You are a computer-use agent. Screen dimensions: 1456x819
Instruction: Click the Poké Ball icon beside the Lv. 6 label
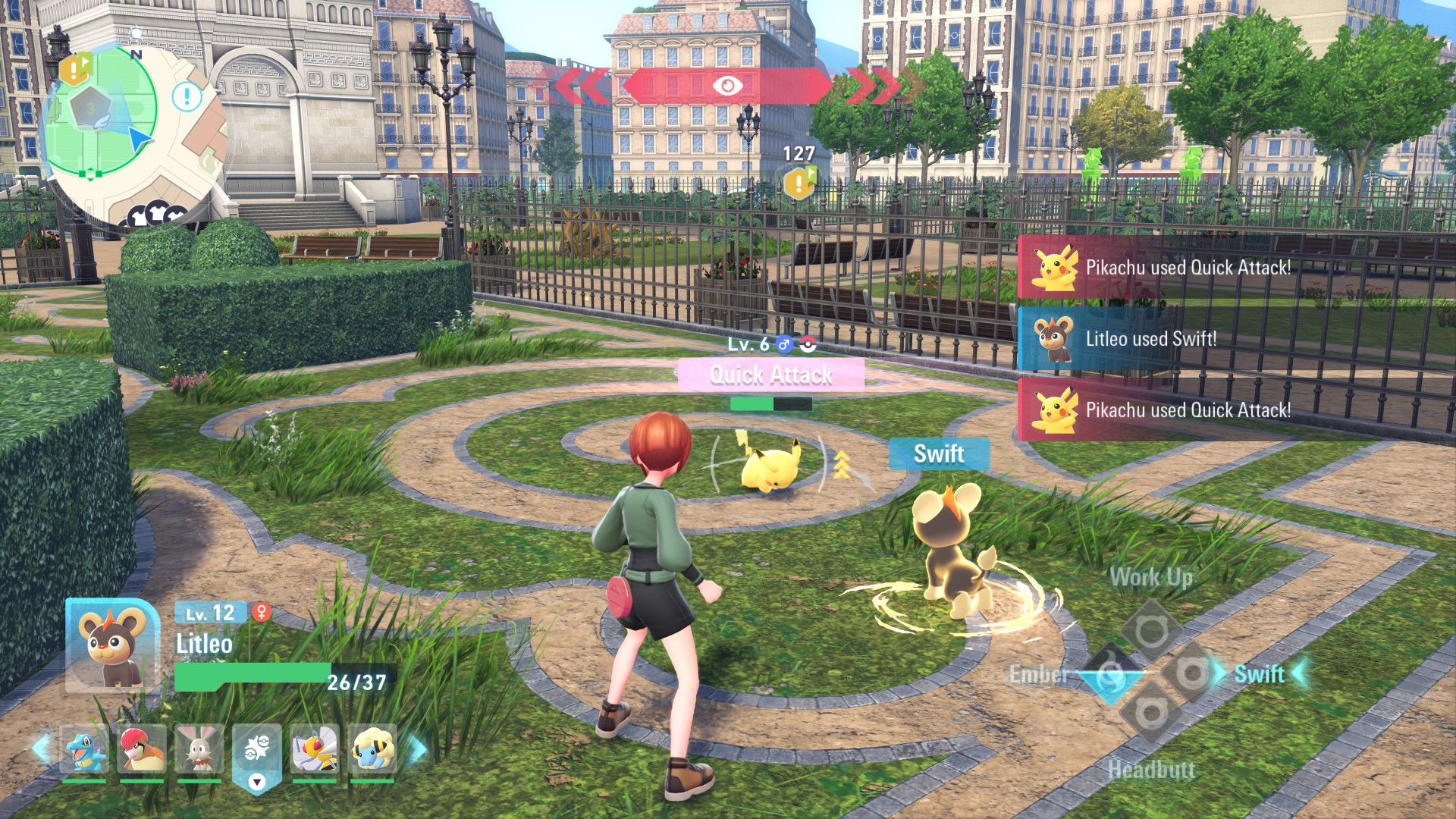point(807,344)
